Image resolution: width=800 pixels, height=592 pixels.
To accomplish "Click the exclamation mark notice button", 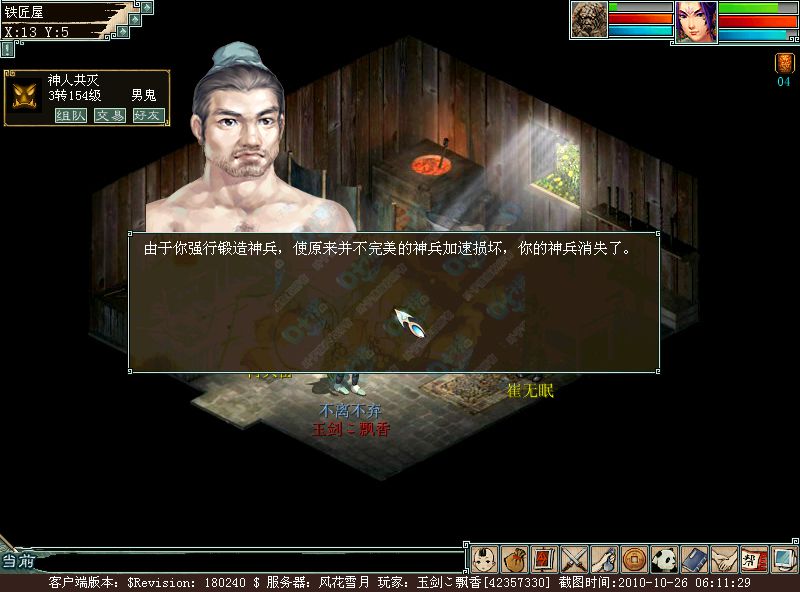I will (x=8, y=48).
